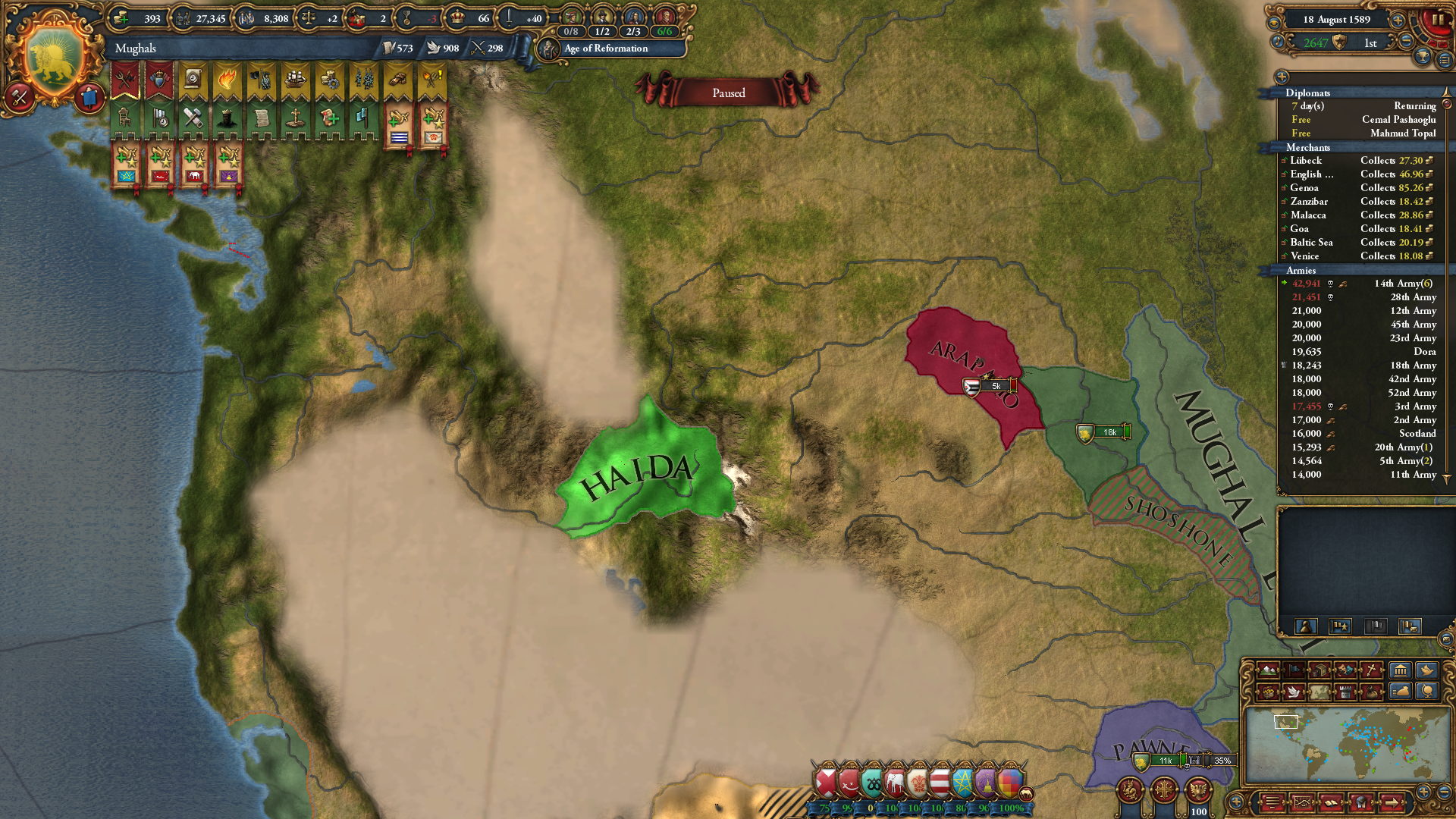This screenshot has height=819, width=1456.
Task: Increase game speed with the speed control
Action: (x=1397, y=21)
